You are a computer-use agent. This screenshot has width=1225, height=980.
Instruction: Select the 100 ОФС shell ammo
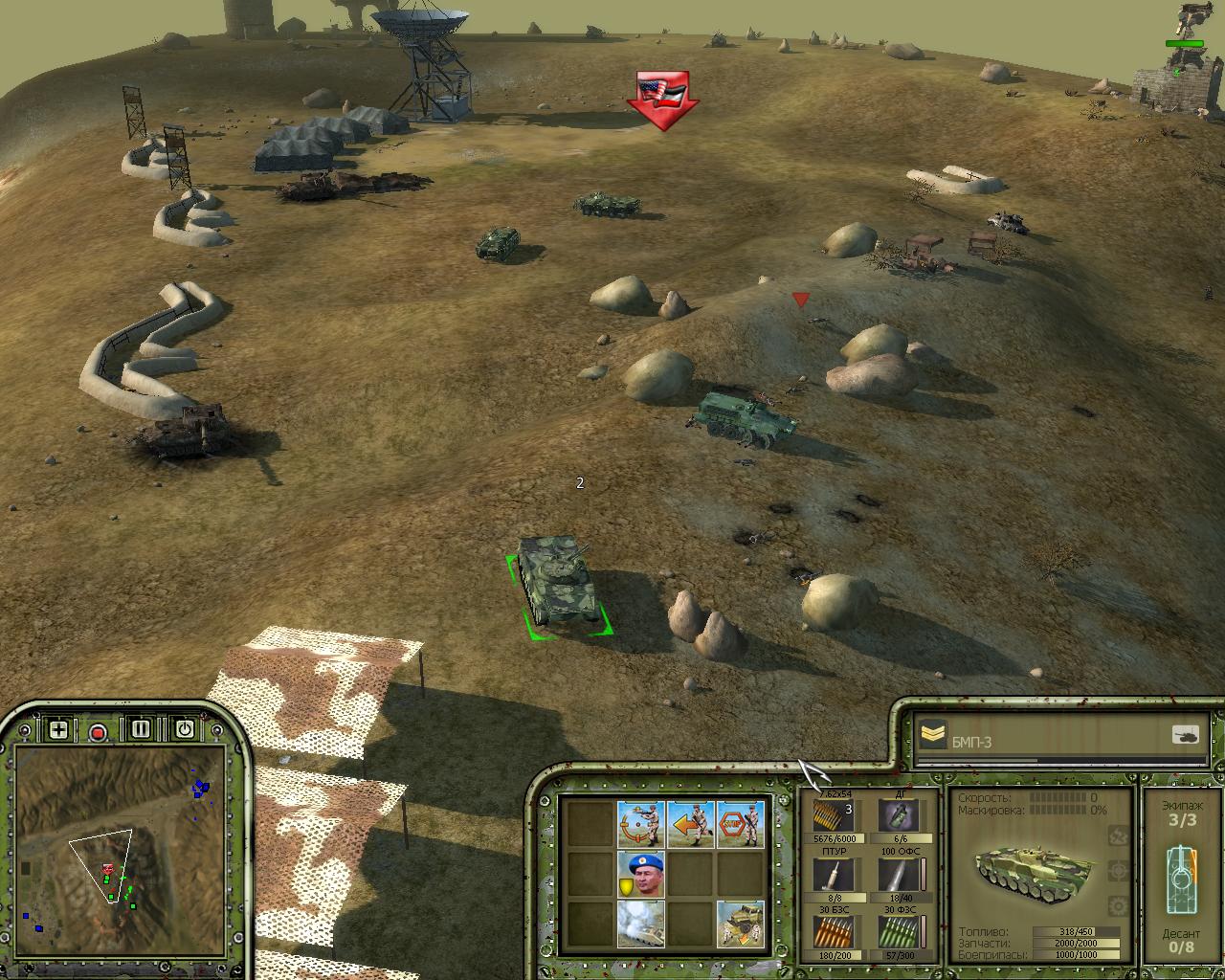point(897,875)
